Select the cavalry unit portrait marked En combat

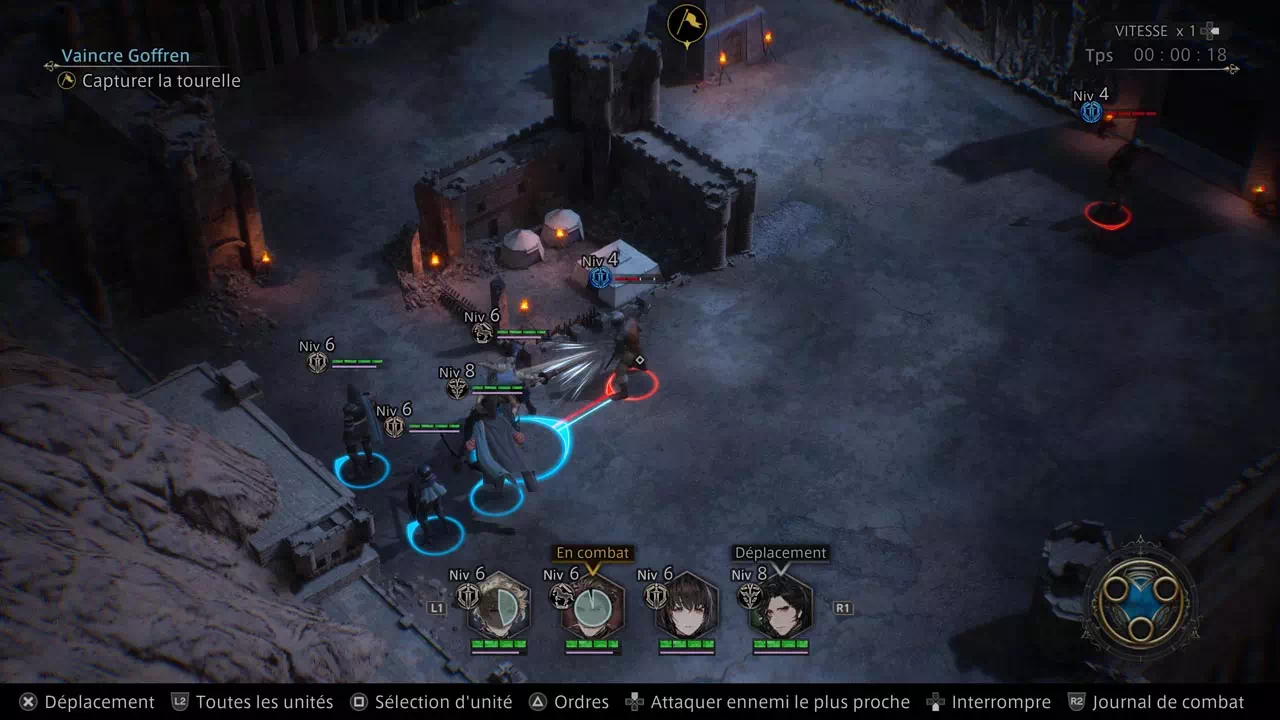592,605
